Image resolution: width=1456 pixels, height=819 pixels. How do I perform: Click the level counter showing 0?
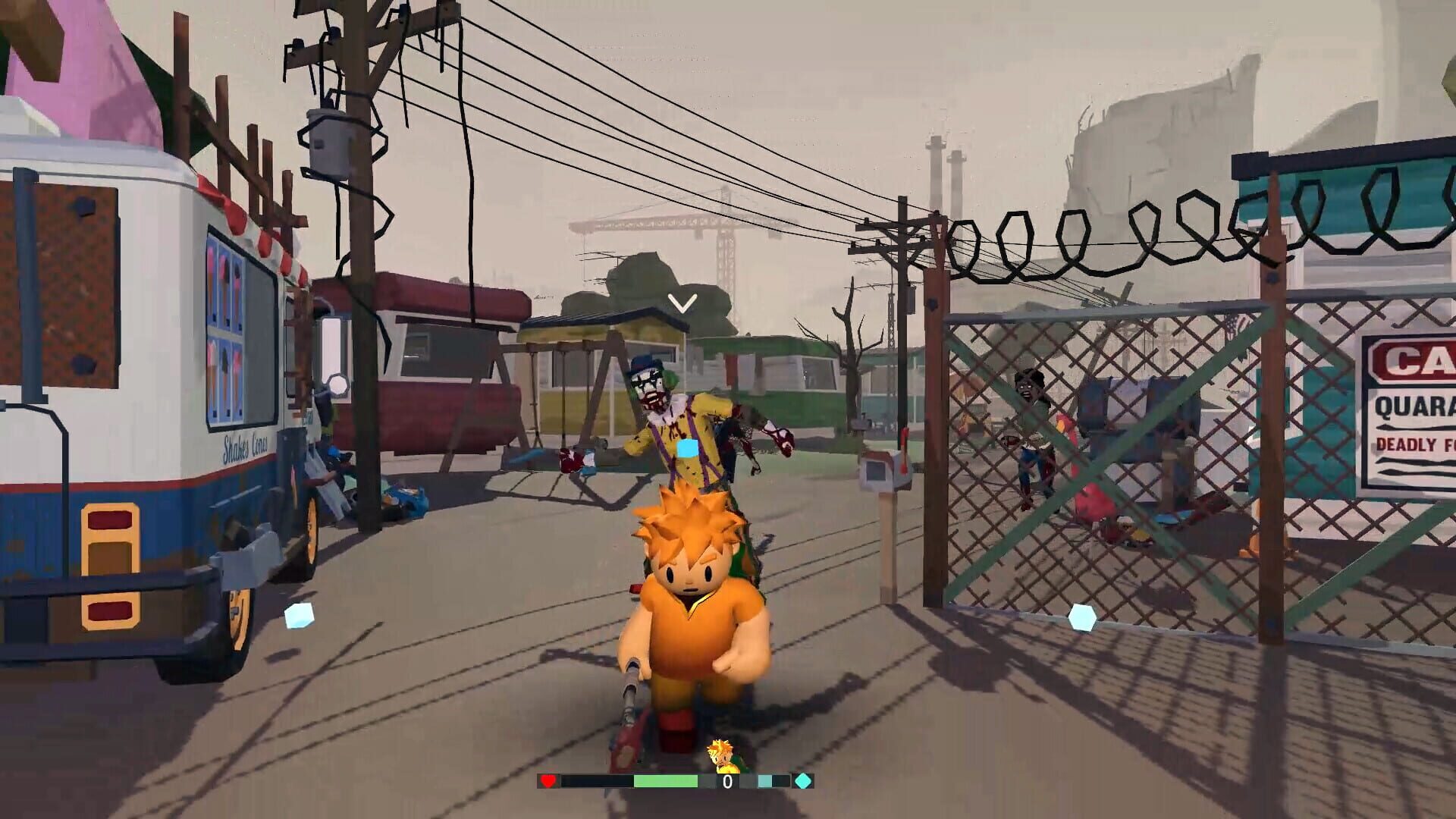[x=726, y=780]
